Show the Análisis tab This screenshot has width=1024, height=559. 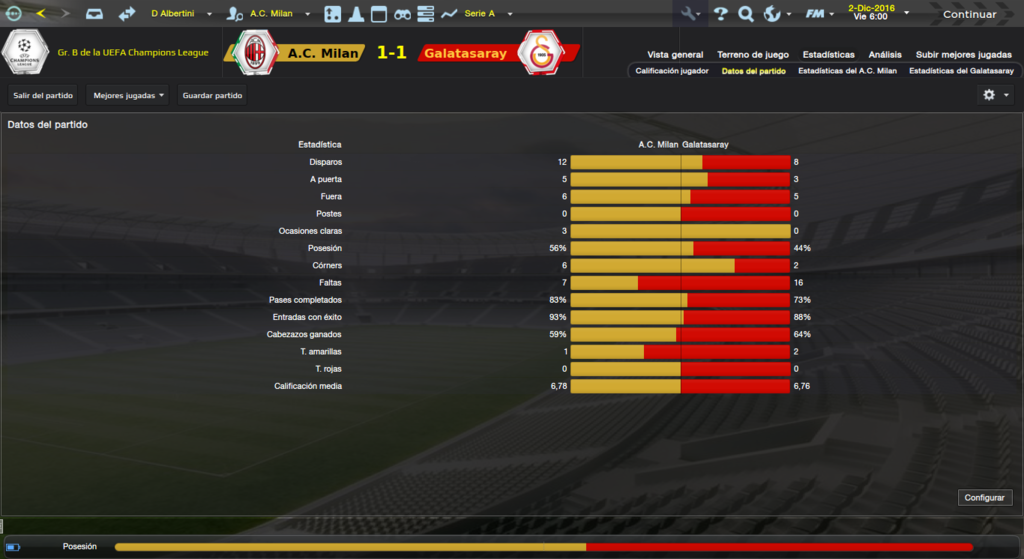(885, 55)
